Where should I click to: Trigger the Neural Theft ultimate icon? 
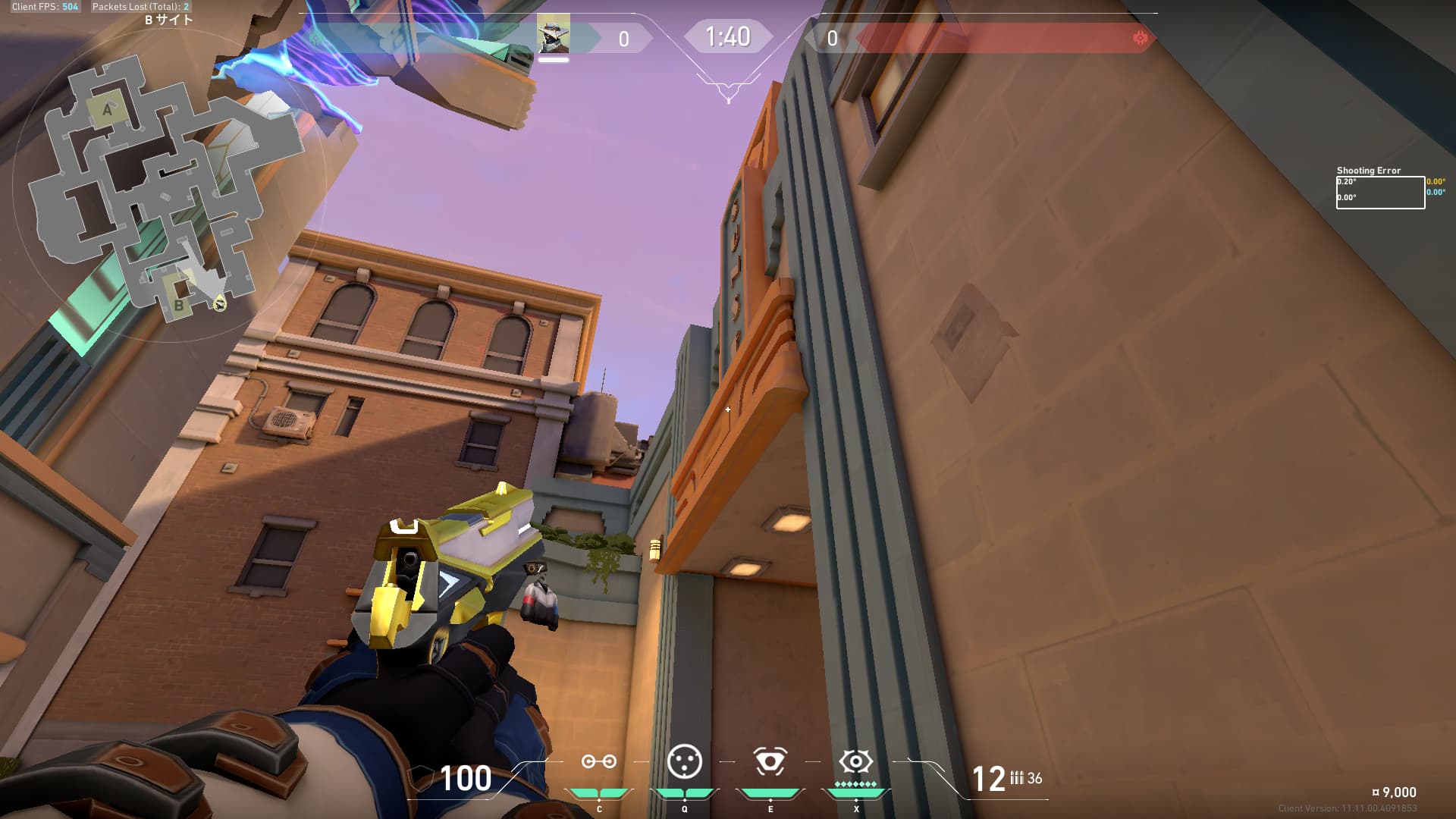click(855, 761)
